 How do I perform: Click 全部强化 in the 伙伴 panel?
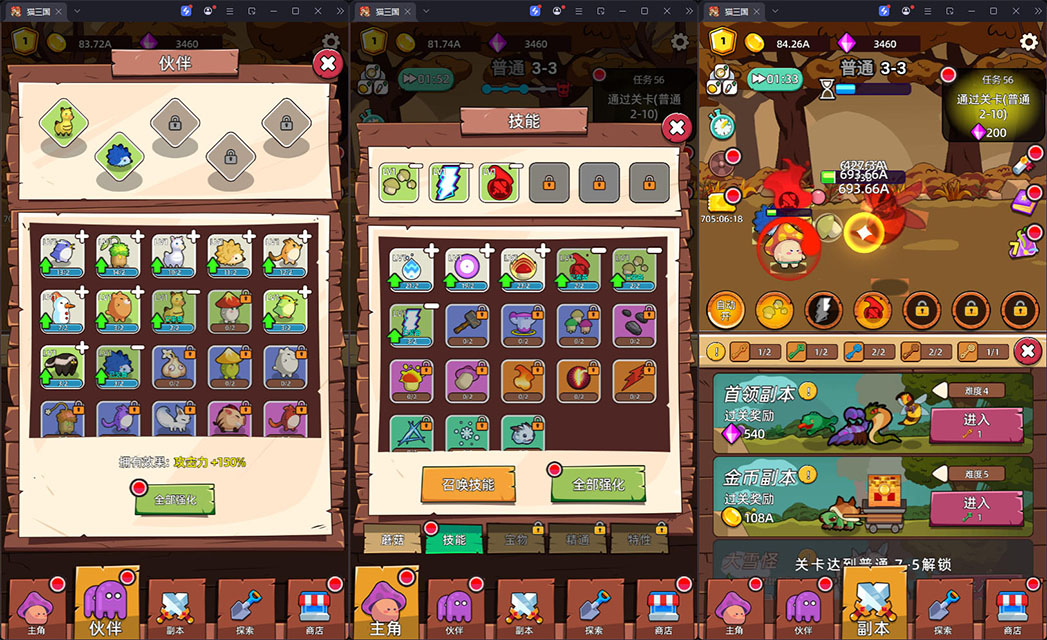pos(174,498)
